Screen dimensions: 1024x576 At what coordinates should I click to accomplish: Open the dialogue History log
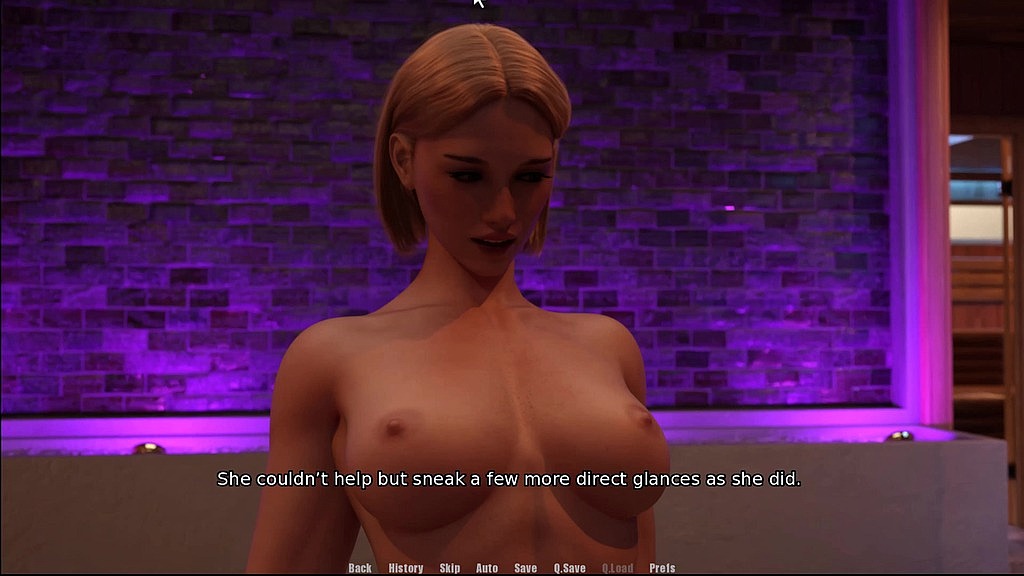[x=406, y=568]
